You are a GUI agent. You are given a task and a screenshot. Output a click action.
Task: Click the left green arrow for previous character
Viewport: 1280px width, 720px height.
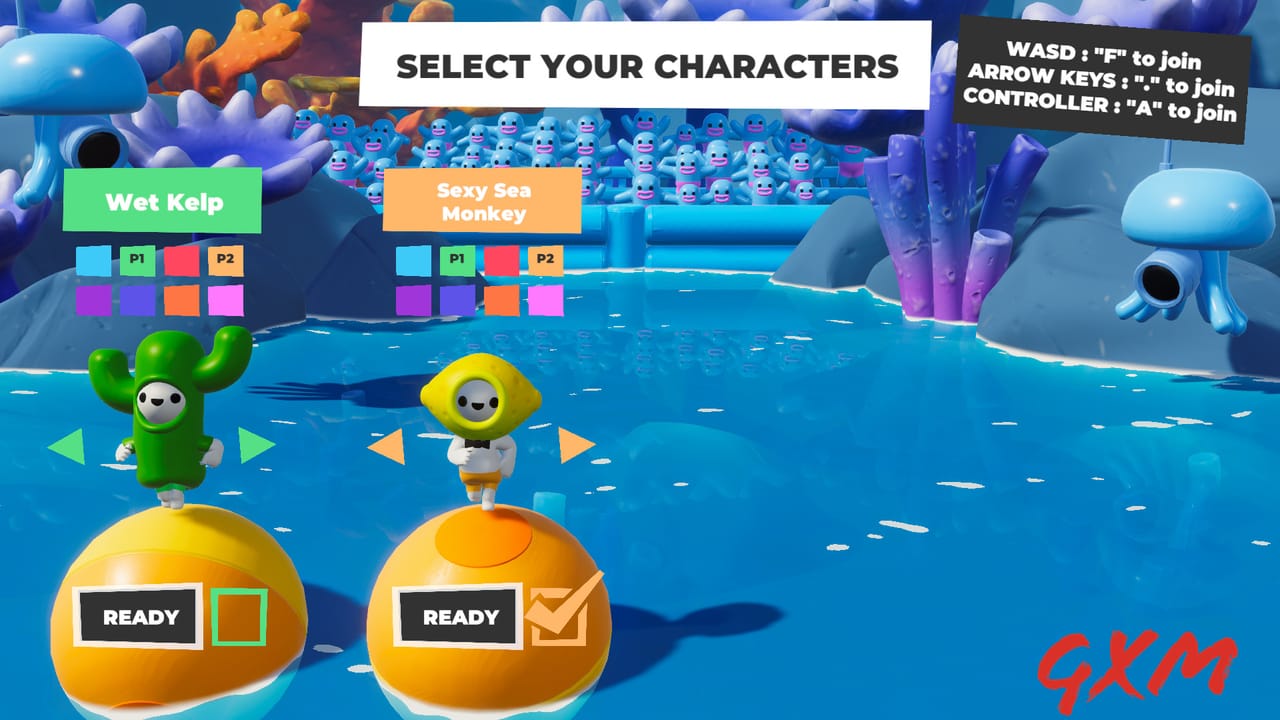click(x=65, y=447)
